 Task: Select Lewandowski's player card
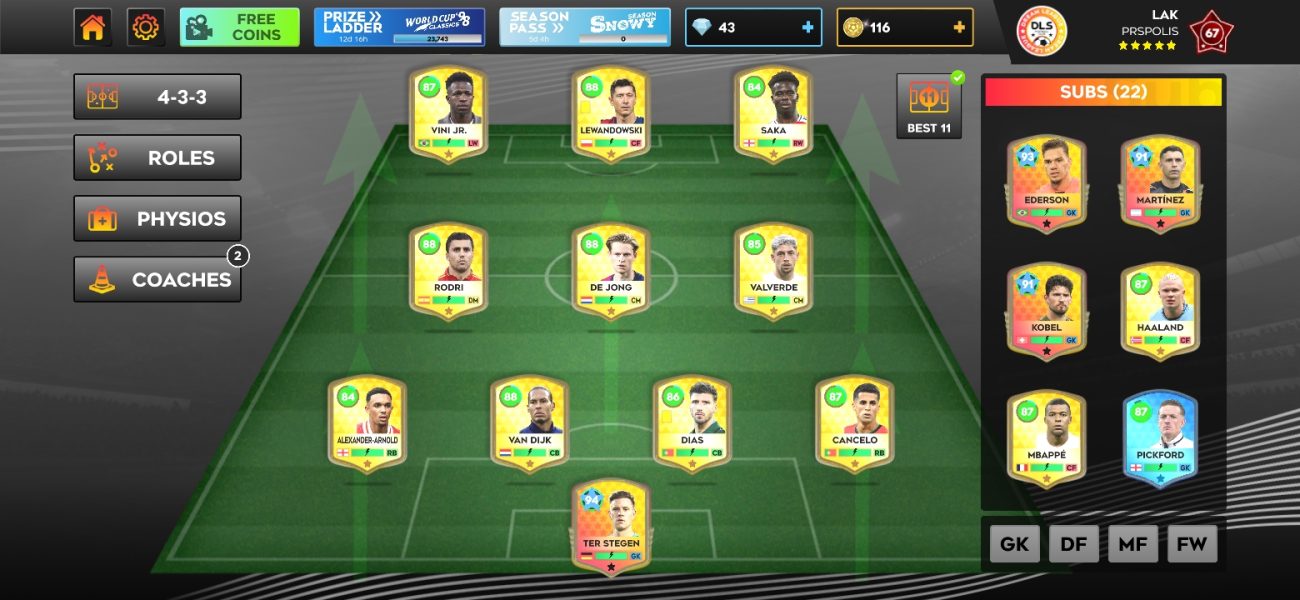(x=611, y=114)
